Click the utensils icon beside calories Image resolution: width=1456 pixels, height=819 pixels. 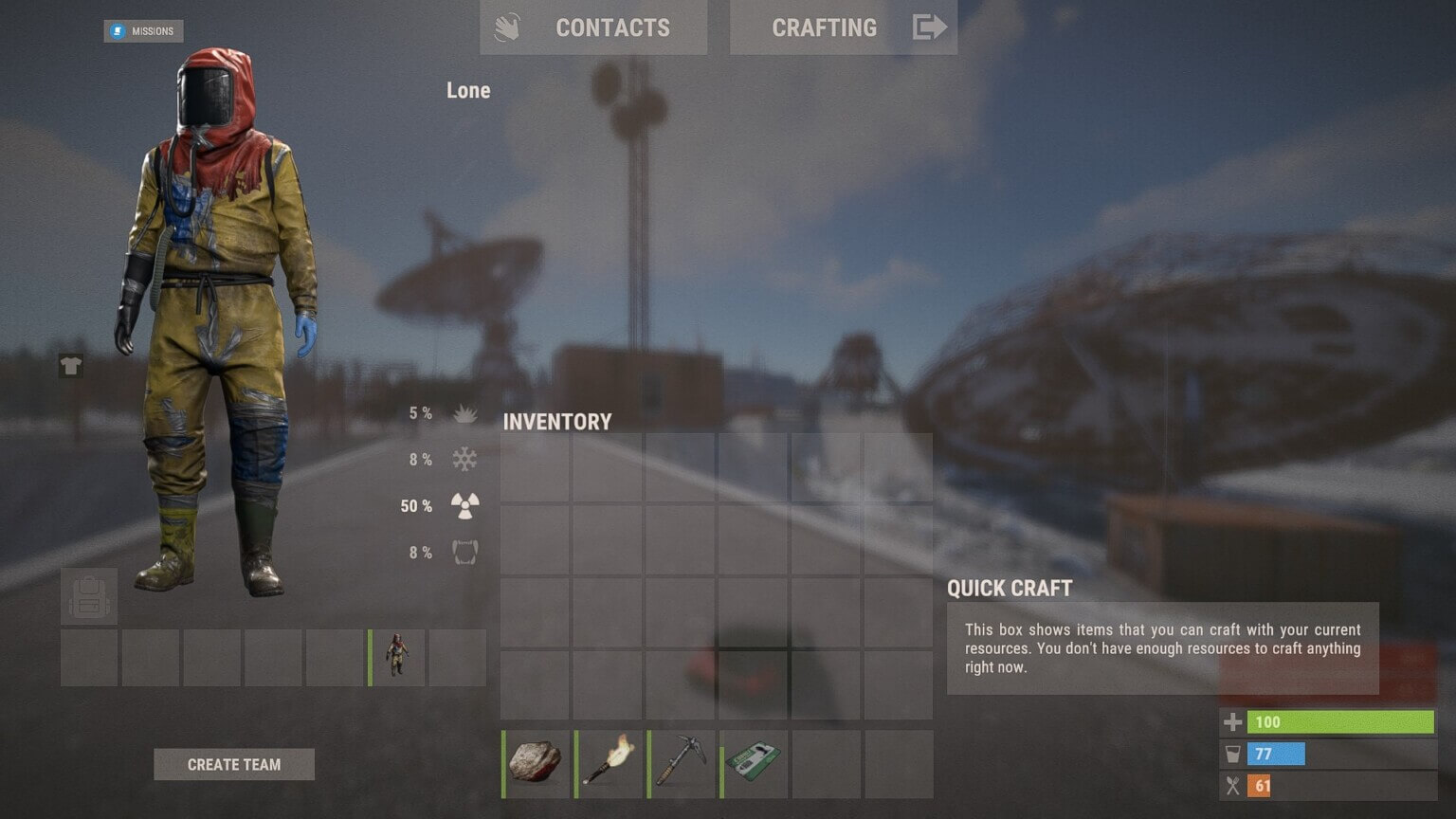[x=1232, y=786]
